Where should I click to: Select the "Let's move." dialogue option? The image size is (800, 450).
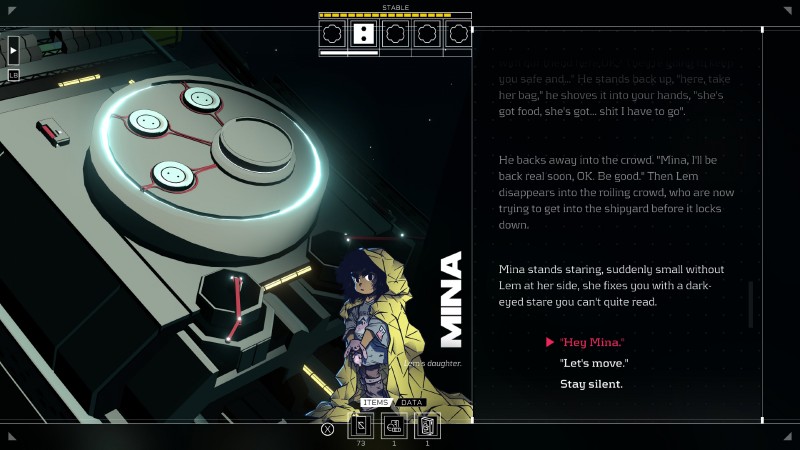(x=591, y=363)
